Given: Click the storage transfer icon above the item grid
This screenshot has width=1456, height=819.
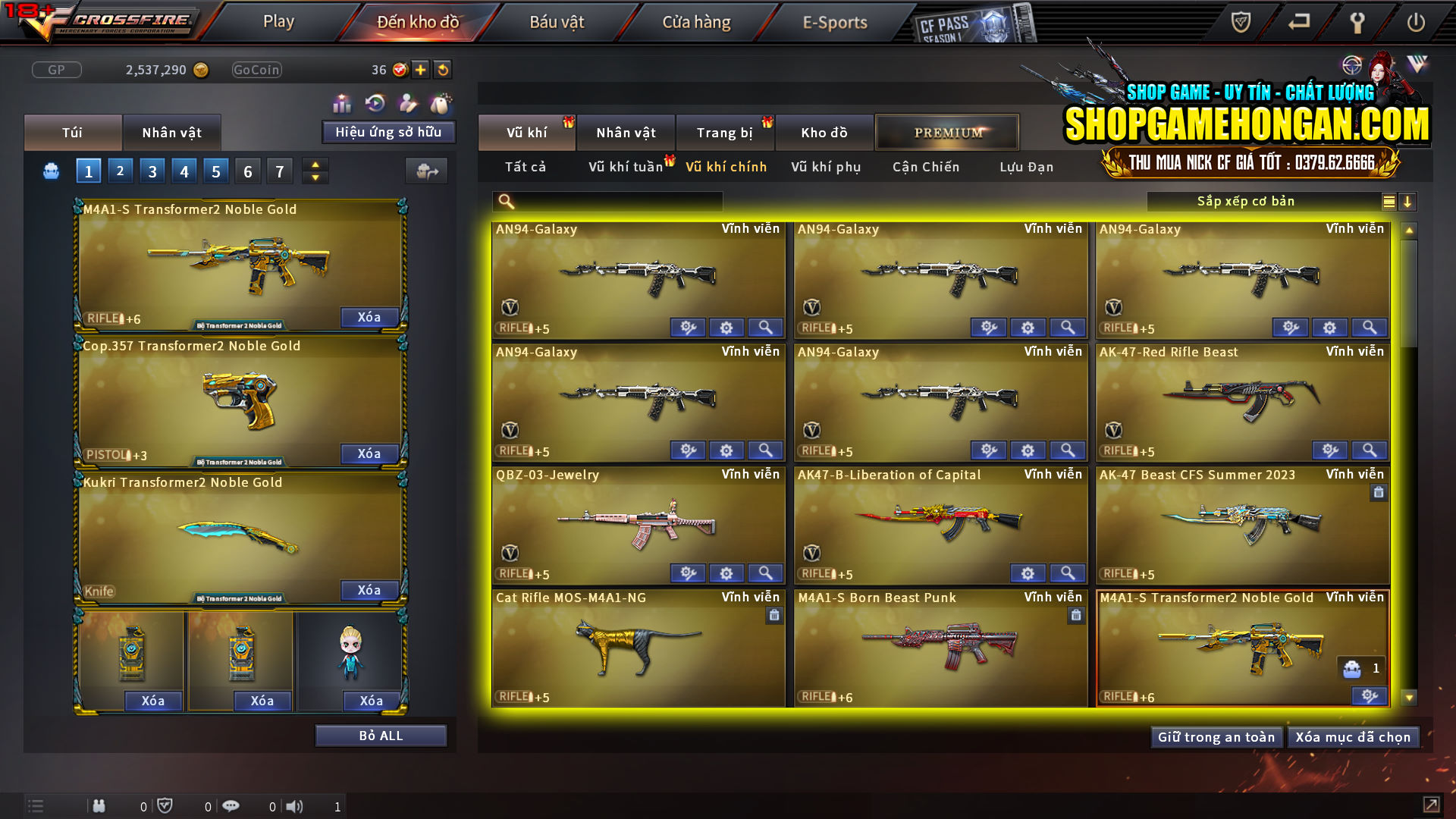Looking at the screenshot, I should tap(426, 172).
